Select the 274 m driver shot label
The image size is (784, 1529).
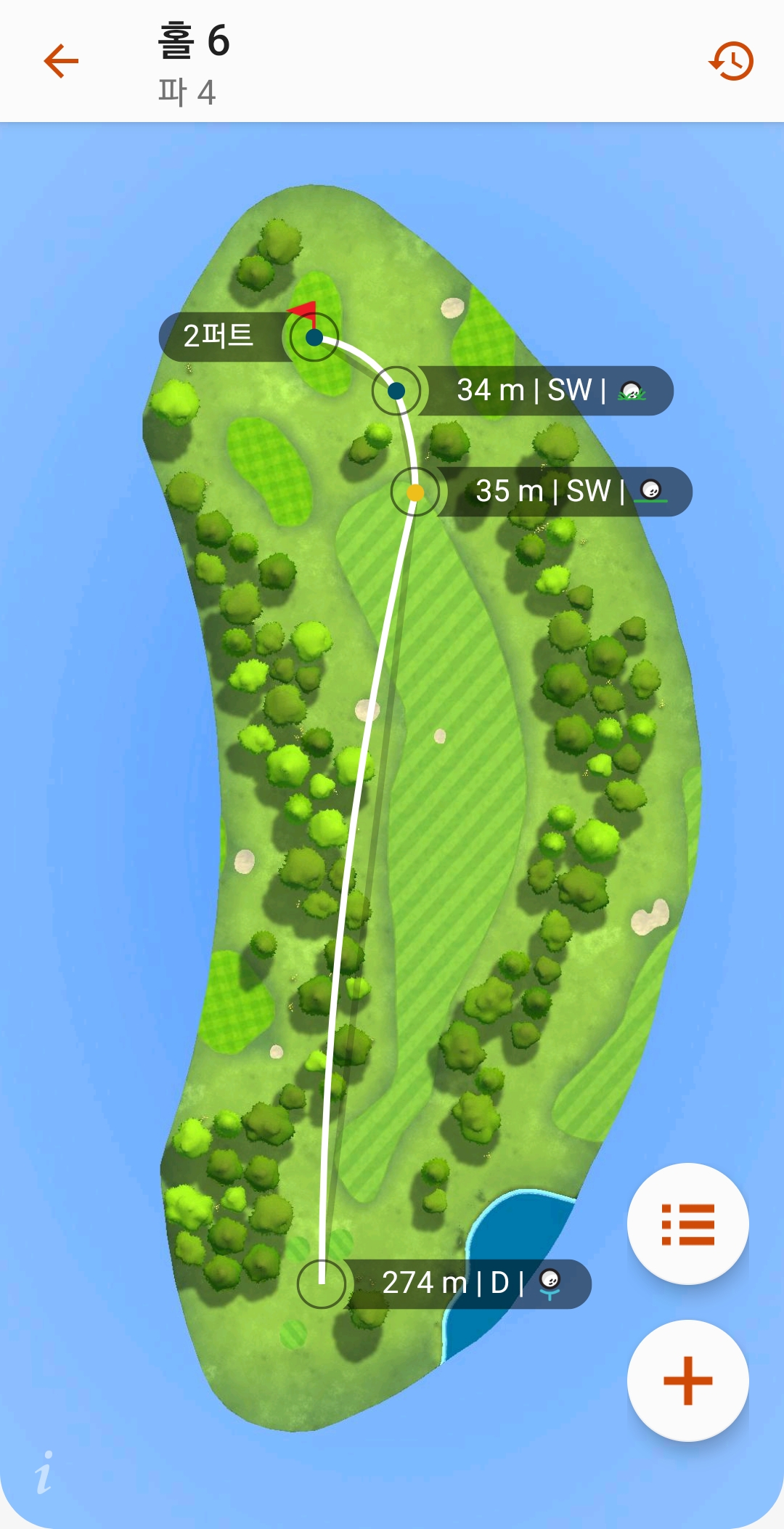[465, 1283]
